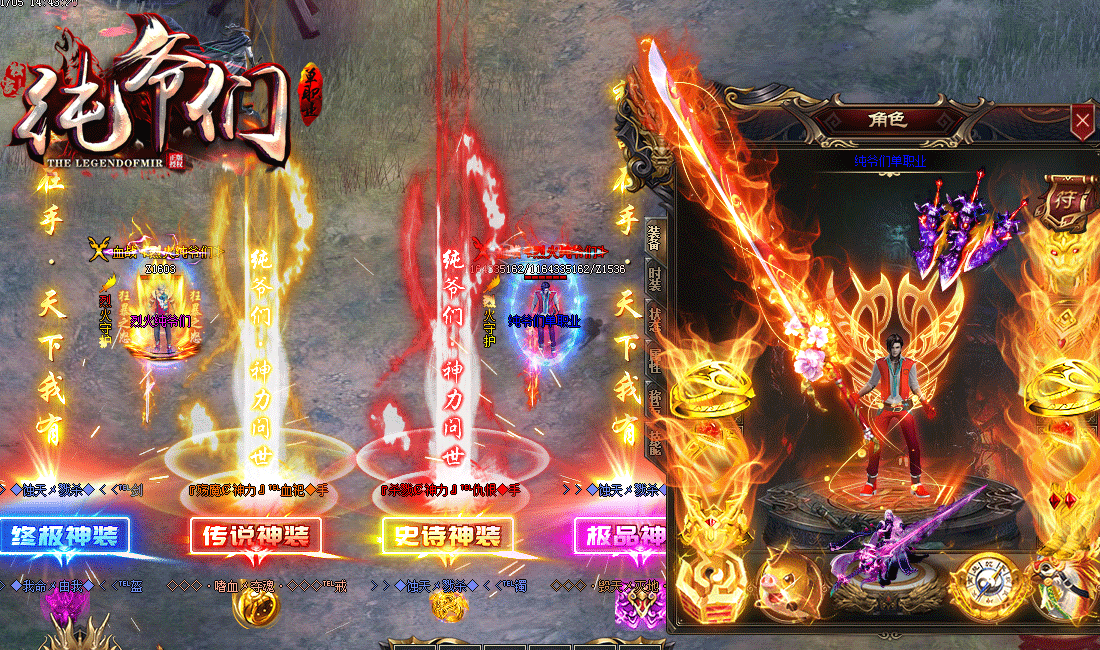Select the golden pig charm slot
This screenshot has height=650, width=1100.
click(777, 583)
